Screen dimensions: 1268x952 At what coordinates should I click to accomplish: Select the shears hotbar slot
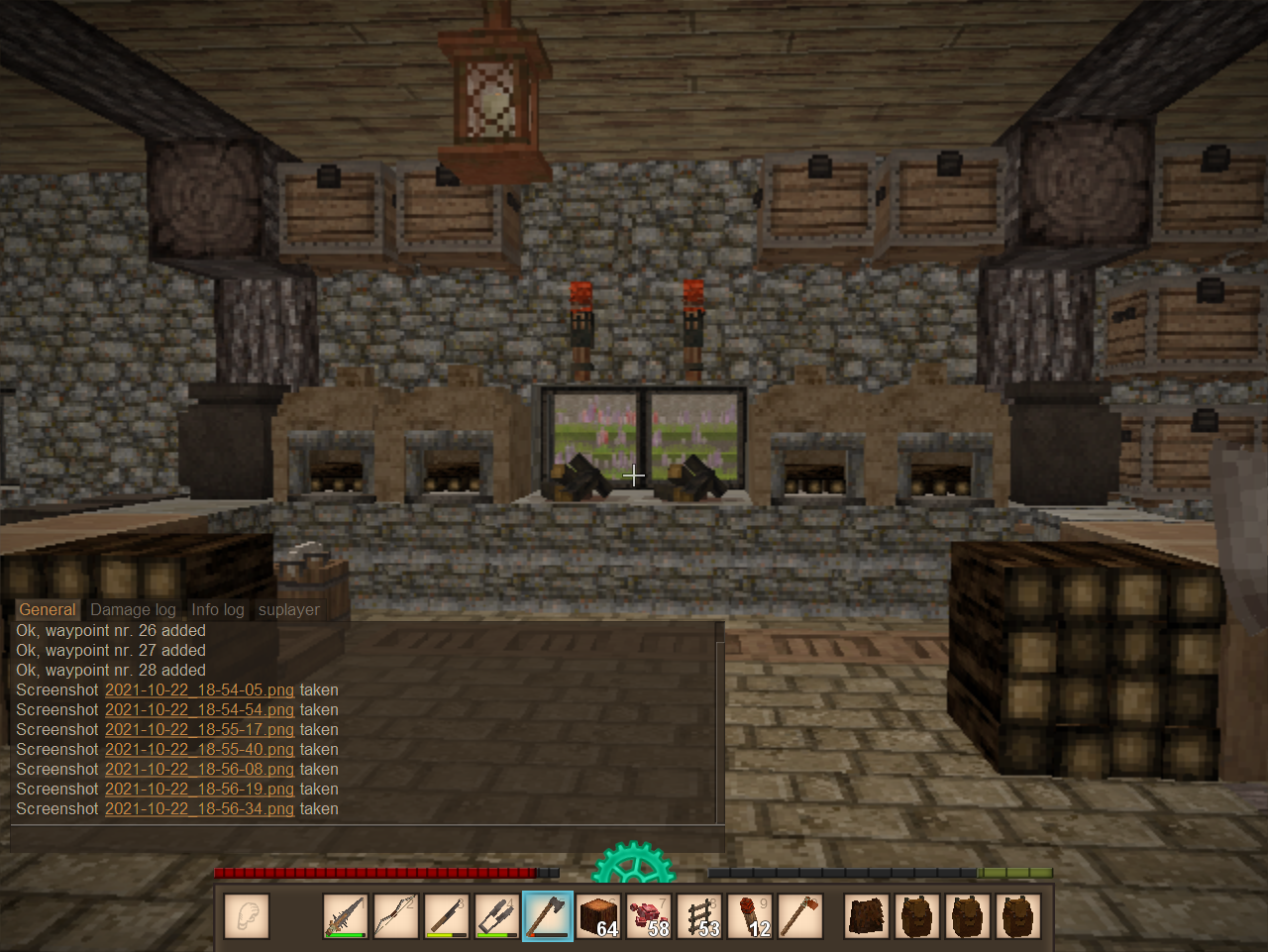tap(497, 915)
